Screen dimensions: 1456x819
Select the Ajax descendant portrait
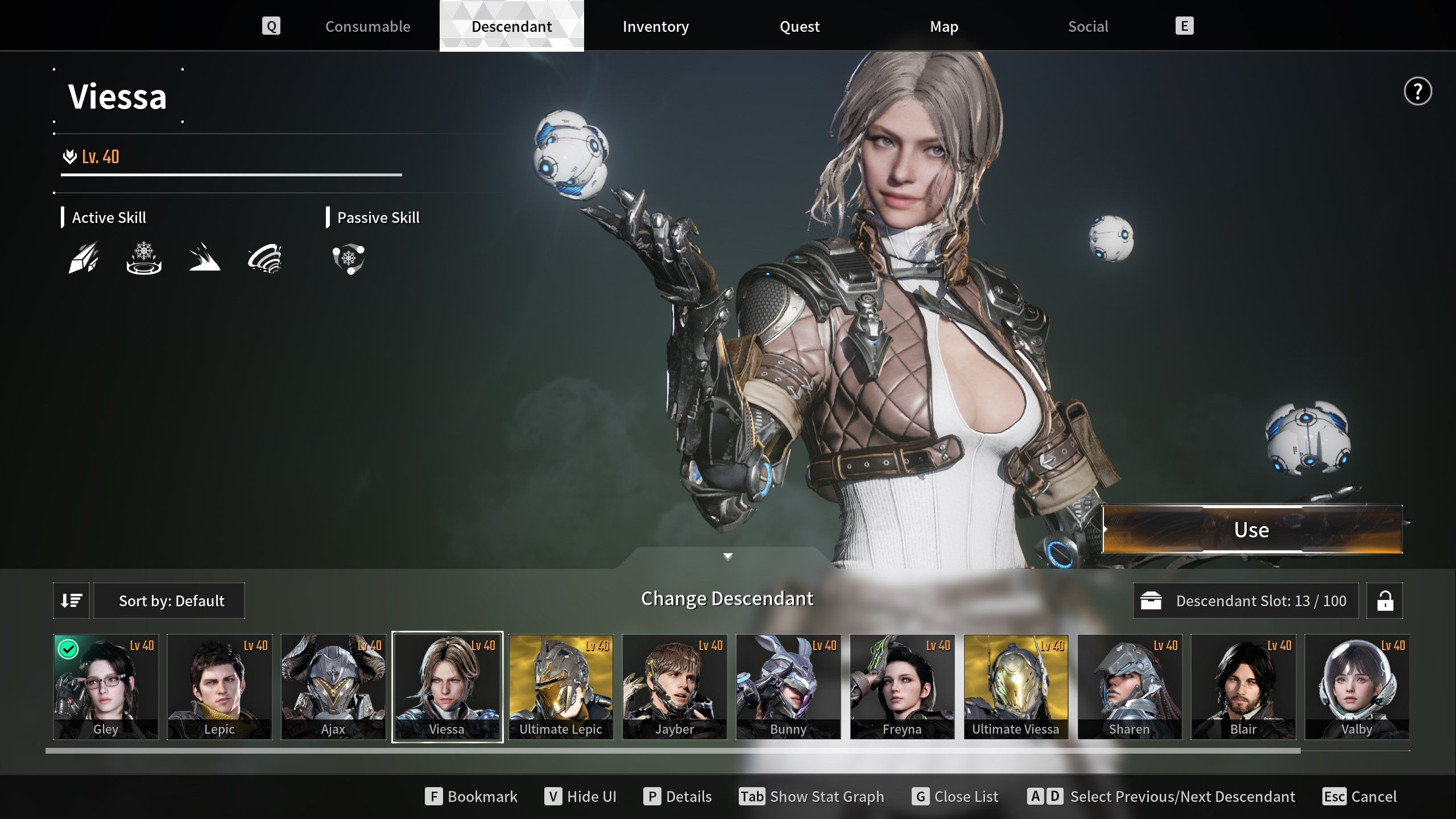[333, 686]
